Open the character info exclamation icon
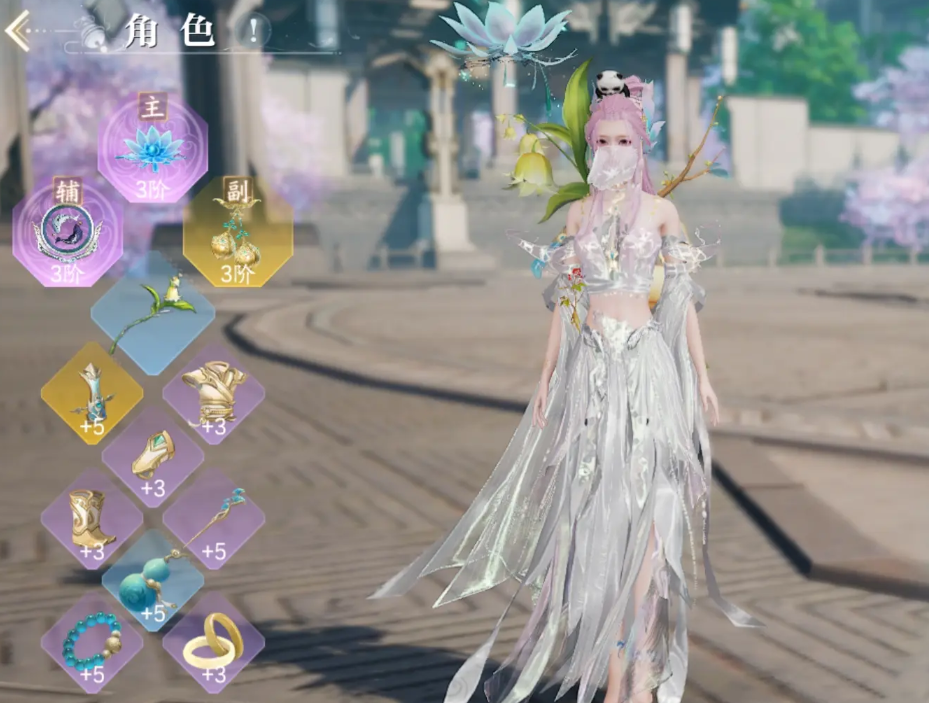929x703 pixels. (x=254, y=31)
